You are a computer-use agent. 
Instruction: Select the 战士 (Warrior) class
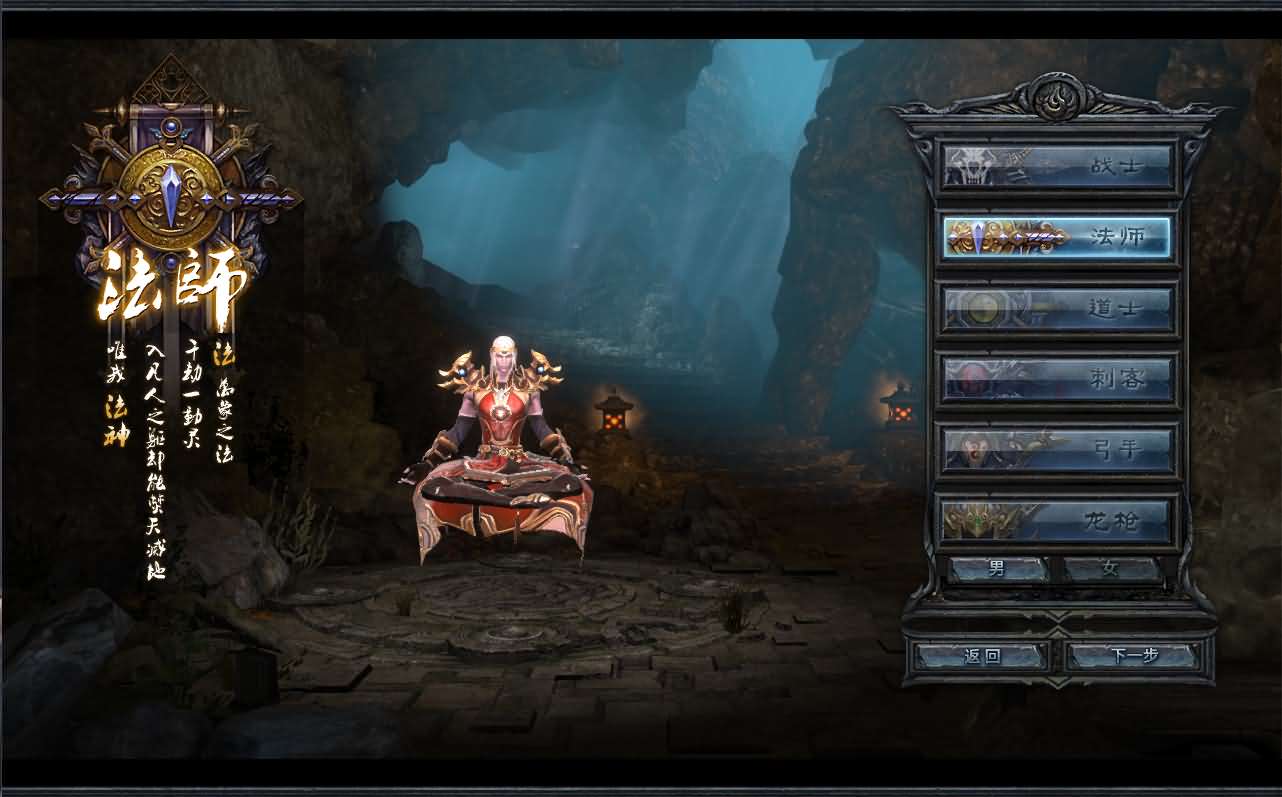pyautogui.click(x=1057, y=166)
